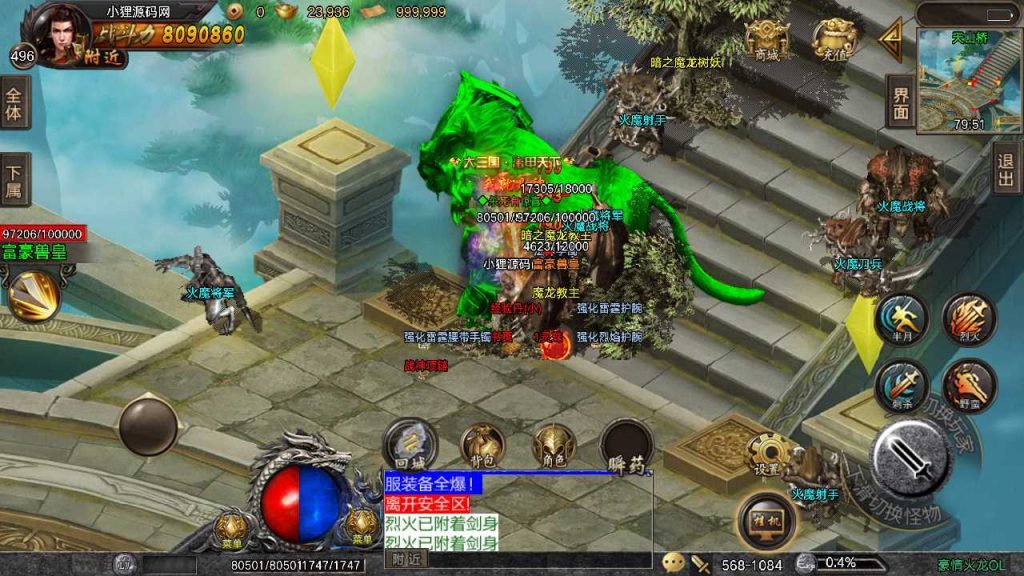This screenshot has height=576, width=1024.
Task: Click the 退出 exit button
Action: [x=1007, y=168]
